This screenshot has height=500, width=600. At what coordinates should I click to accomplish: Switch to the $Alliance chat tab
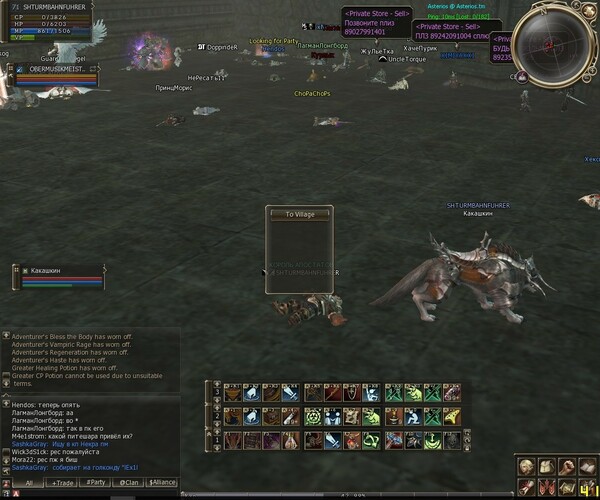point(162,482)
